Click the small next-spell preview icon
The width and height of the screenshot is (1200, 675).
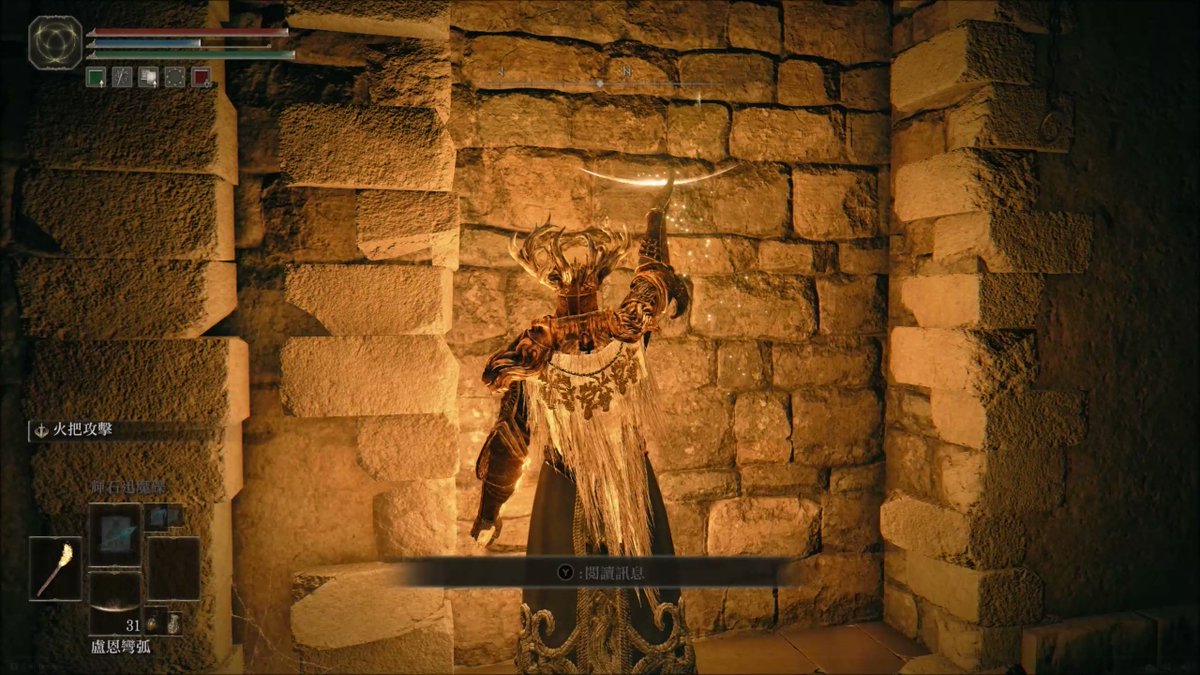tap(163, 516)
